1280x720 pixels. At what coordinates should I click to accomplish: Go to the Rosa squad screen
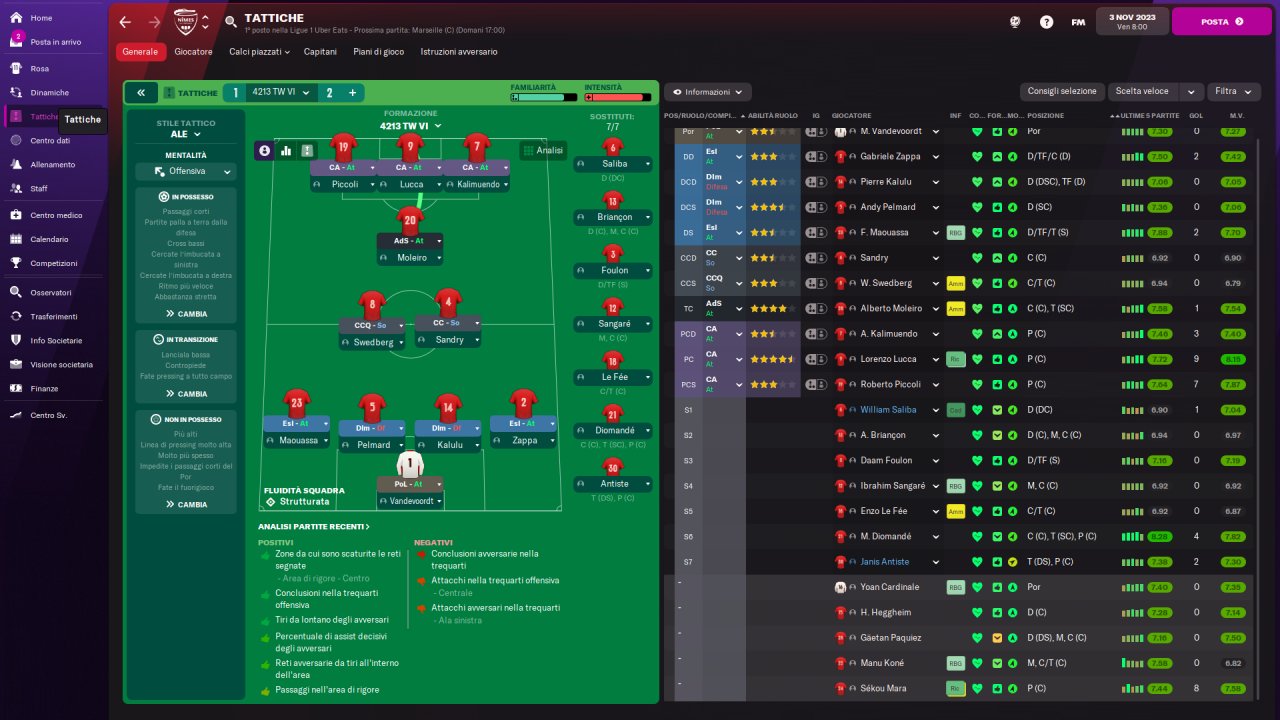pos(40,68)
